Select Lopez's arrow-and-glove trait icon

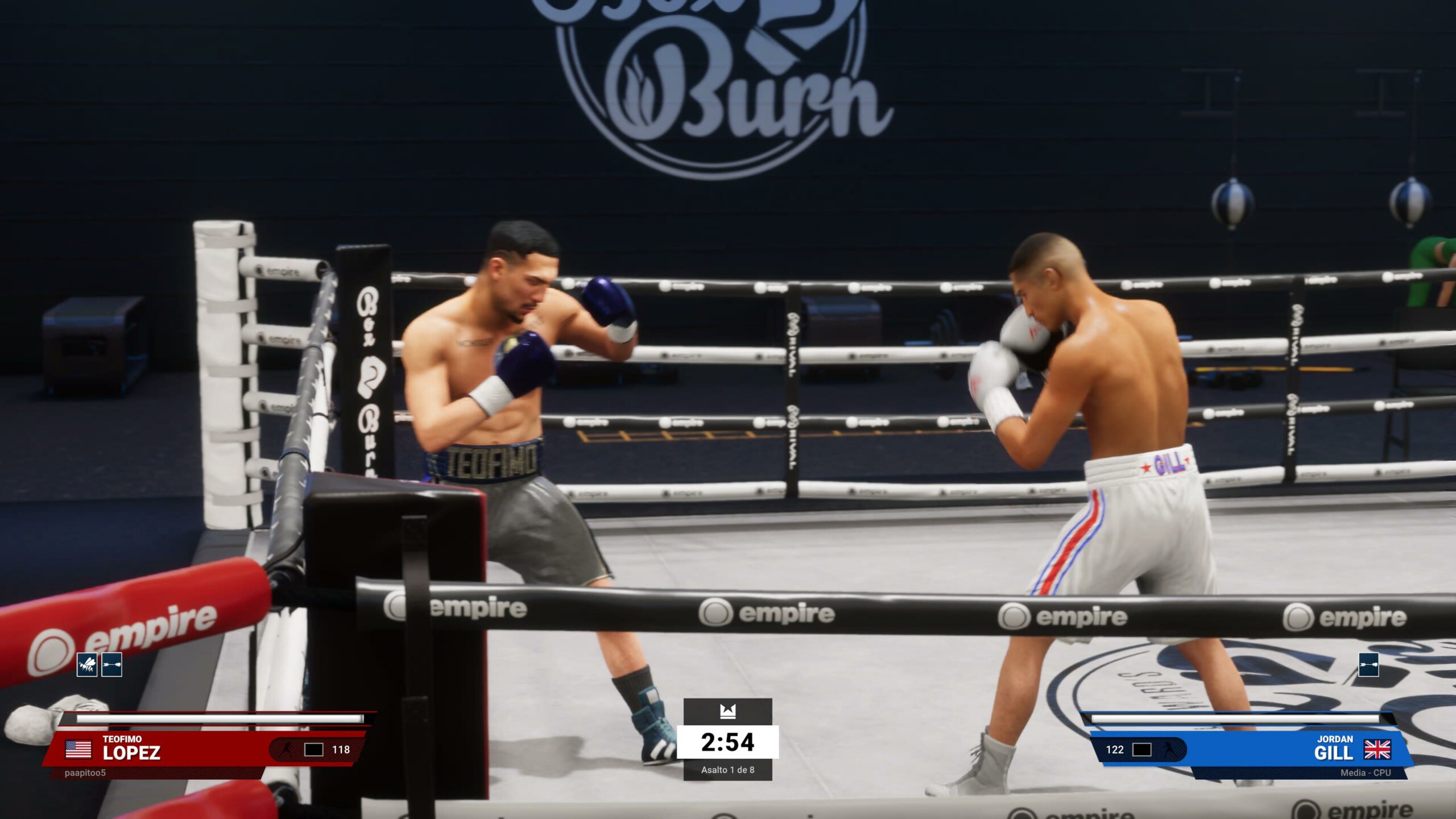112,664
